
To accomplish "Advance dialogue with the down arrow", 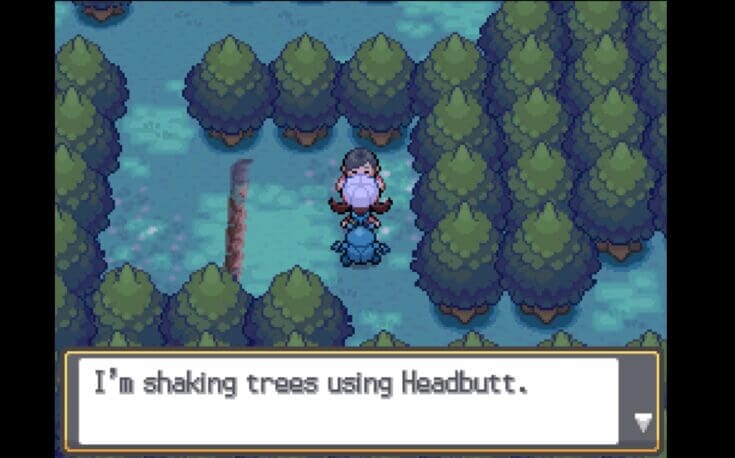I will (x=643, y=423).
